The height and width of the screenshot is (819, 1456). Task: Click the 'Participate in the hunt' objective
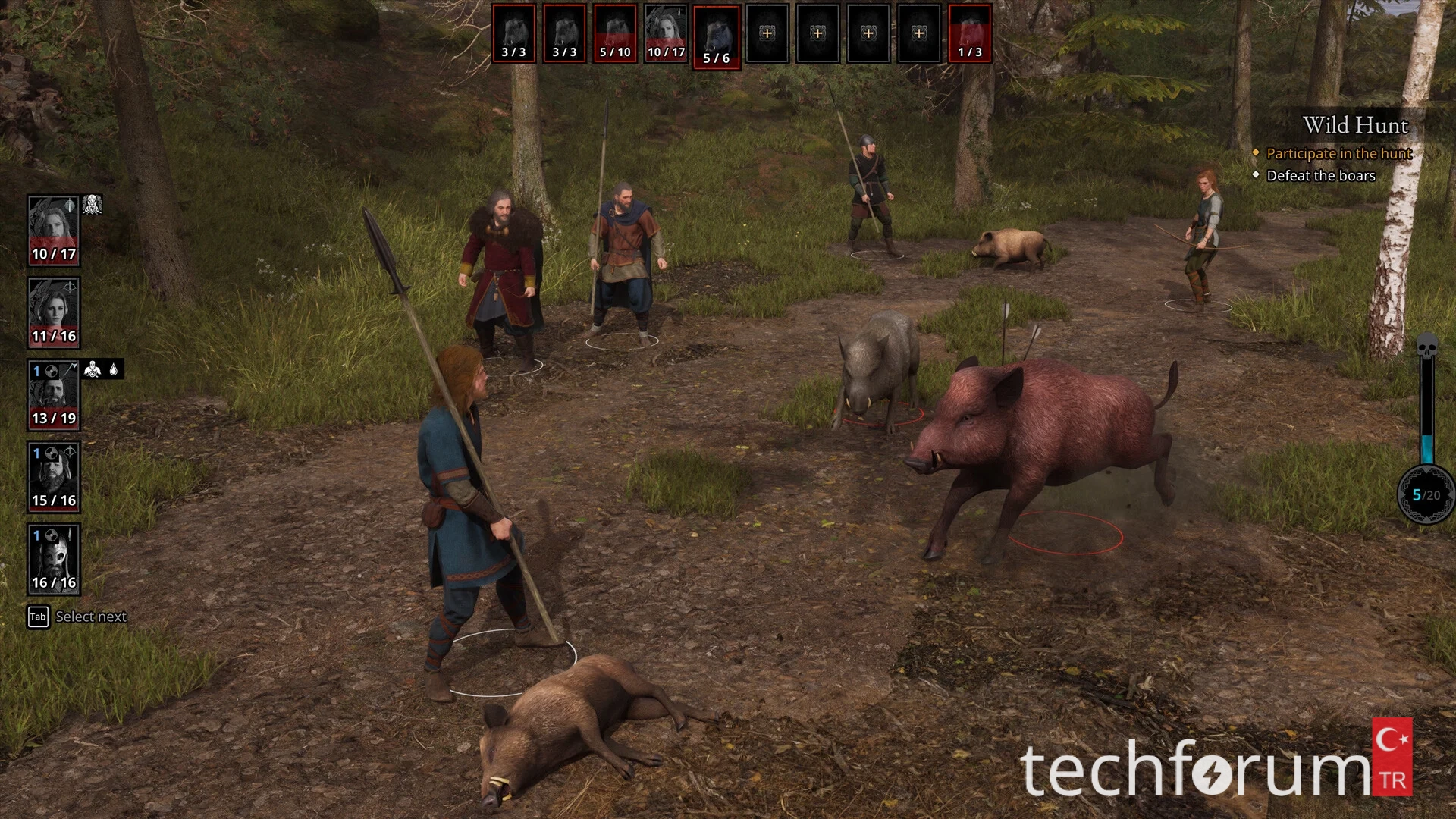1338,154
